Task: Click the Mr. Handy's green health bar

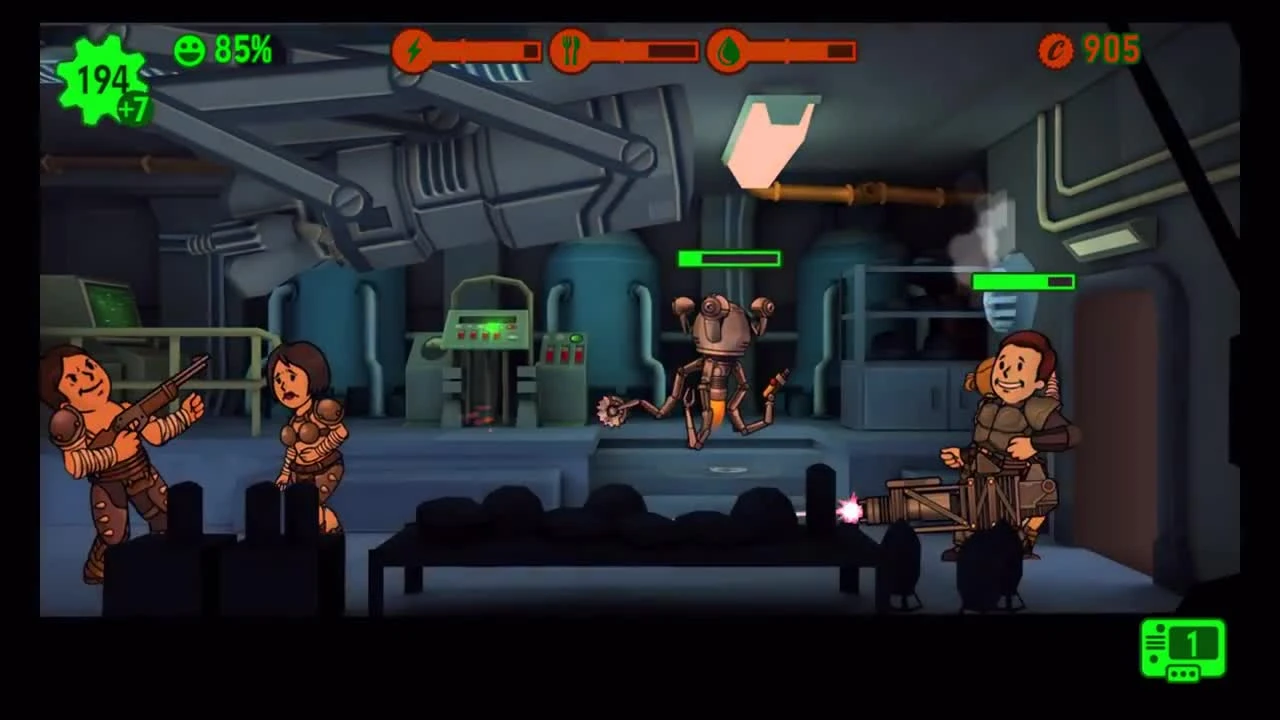Action: 728,259
